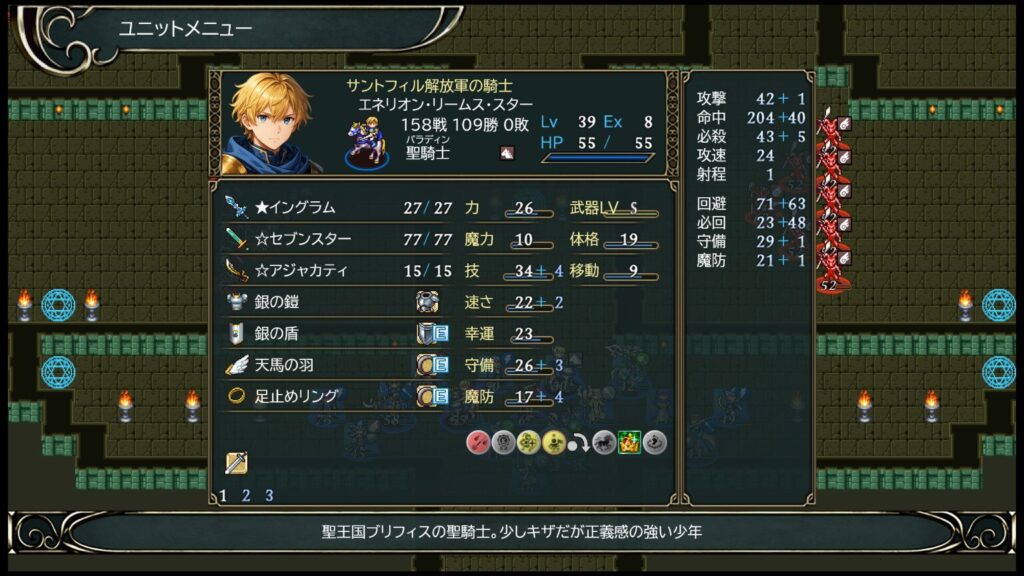Choose the アジャカティ weapon row
This screenshot has height=576, width=1024.
tap(301, 270)
